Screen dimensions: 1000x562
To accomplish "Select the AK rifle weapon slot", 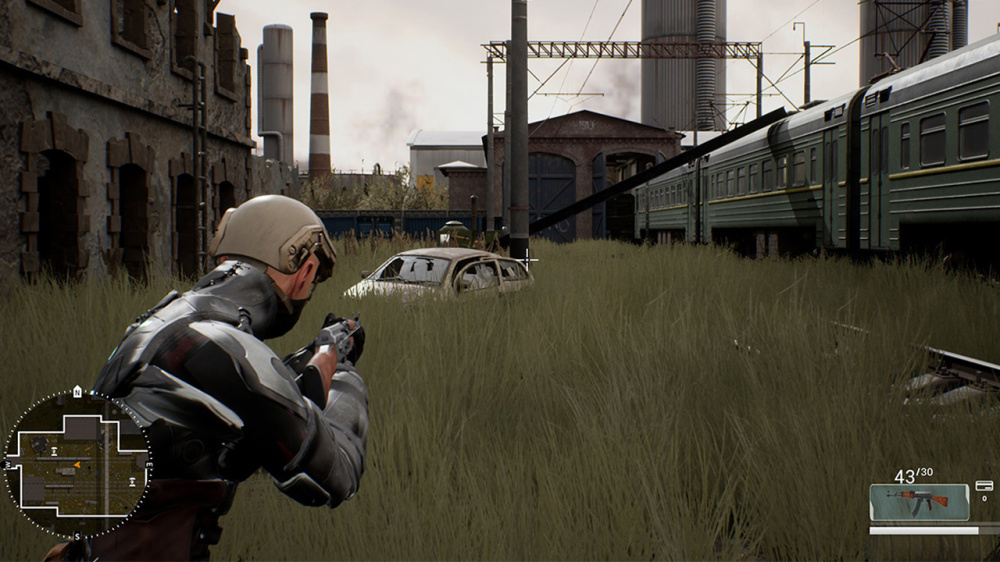I will [918, 502].
